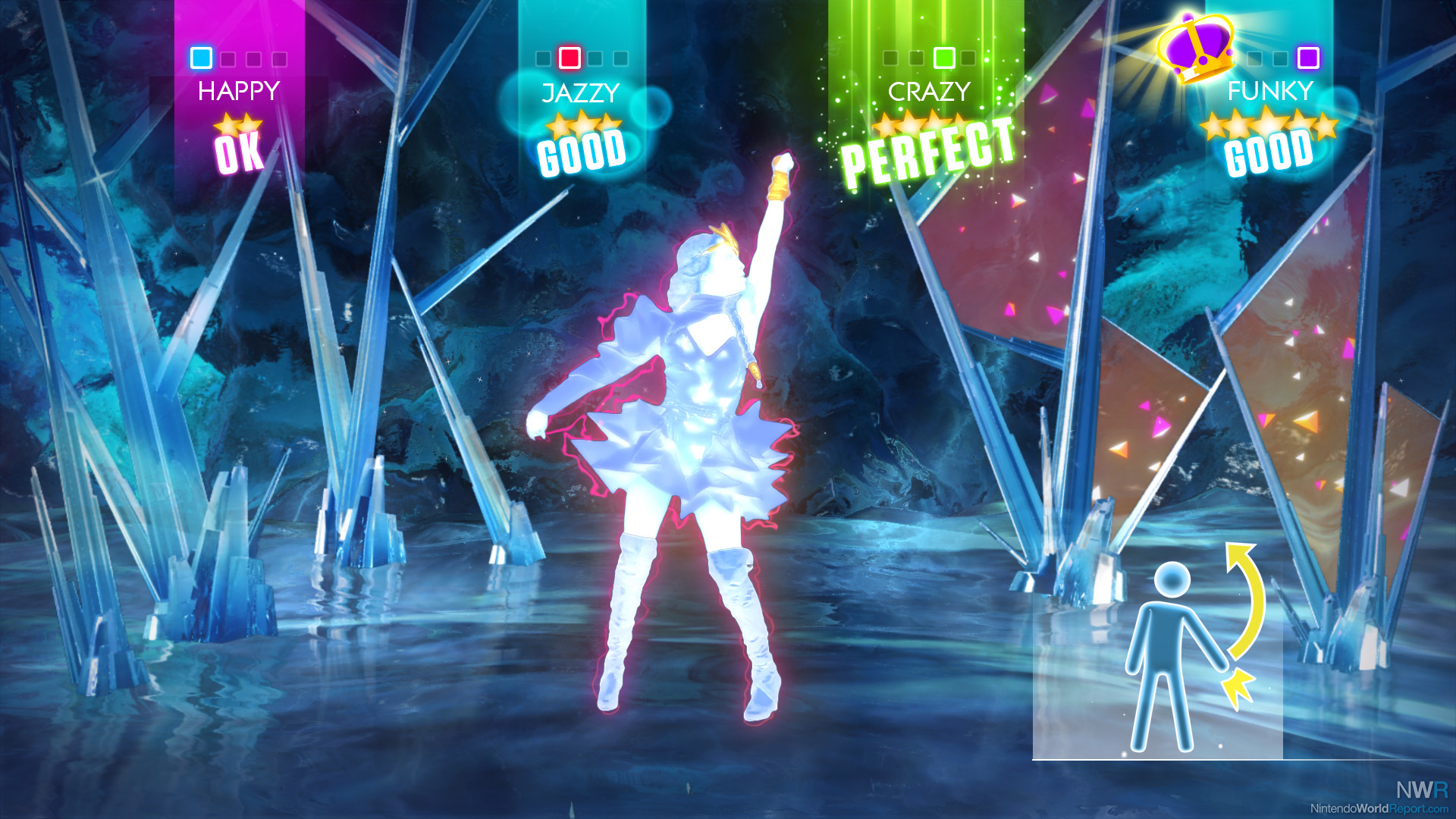This screenshot has height=819, width=1456.
Task: Click the purple leader crown icon
Action: pyautogui.click(x=1196, y=47)
